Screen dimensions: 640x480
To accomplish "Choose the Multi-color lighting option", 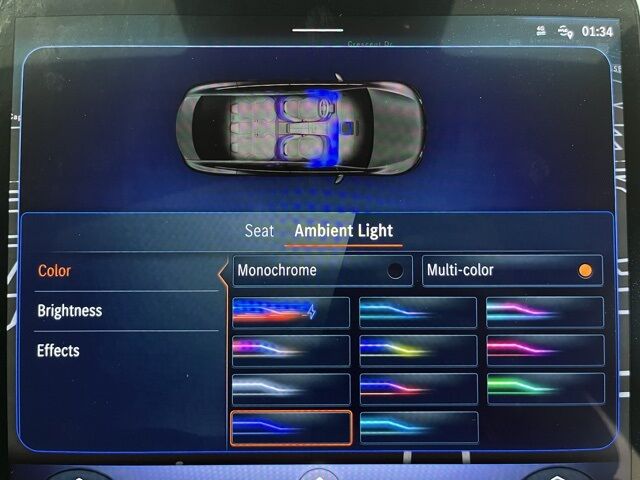I will 512,270.
